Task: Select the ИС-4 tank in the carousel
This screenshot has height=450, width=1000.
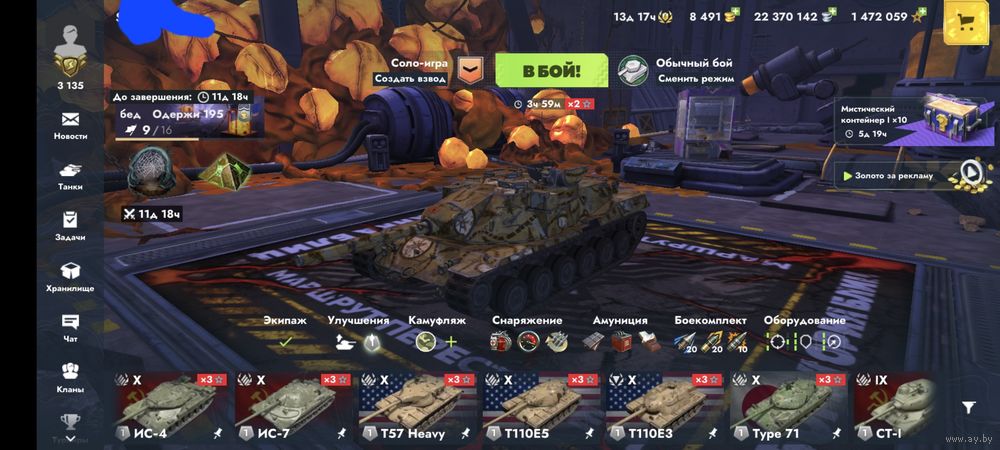Action: point(171,407)
